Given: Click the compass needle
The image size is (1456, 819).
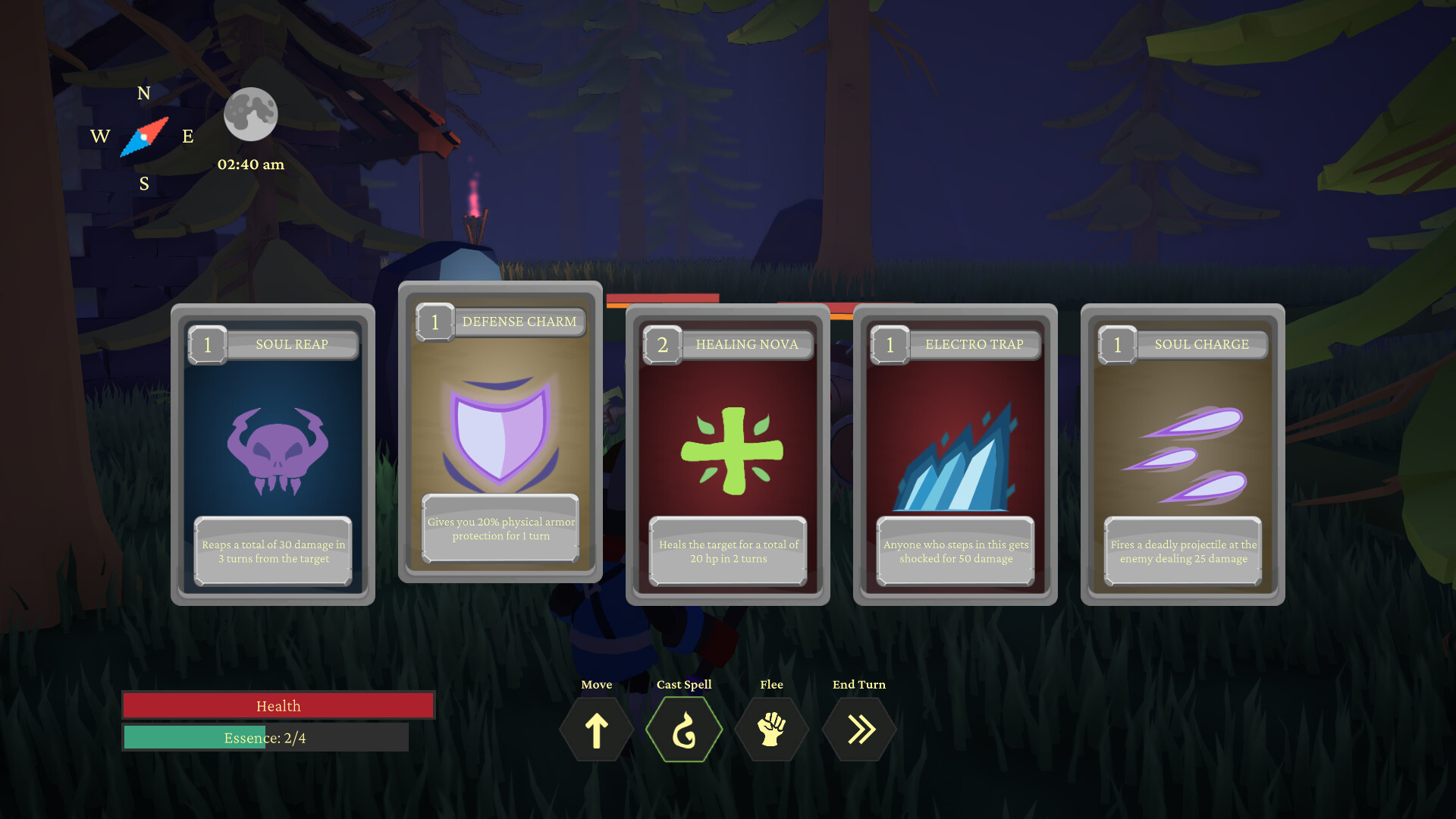Looking at the screenshot, I should click(x=143, y=137).
